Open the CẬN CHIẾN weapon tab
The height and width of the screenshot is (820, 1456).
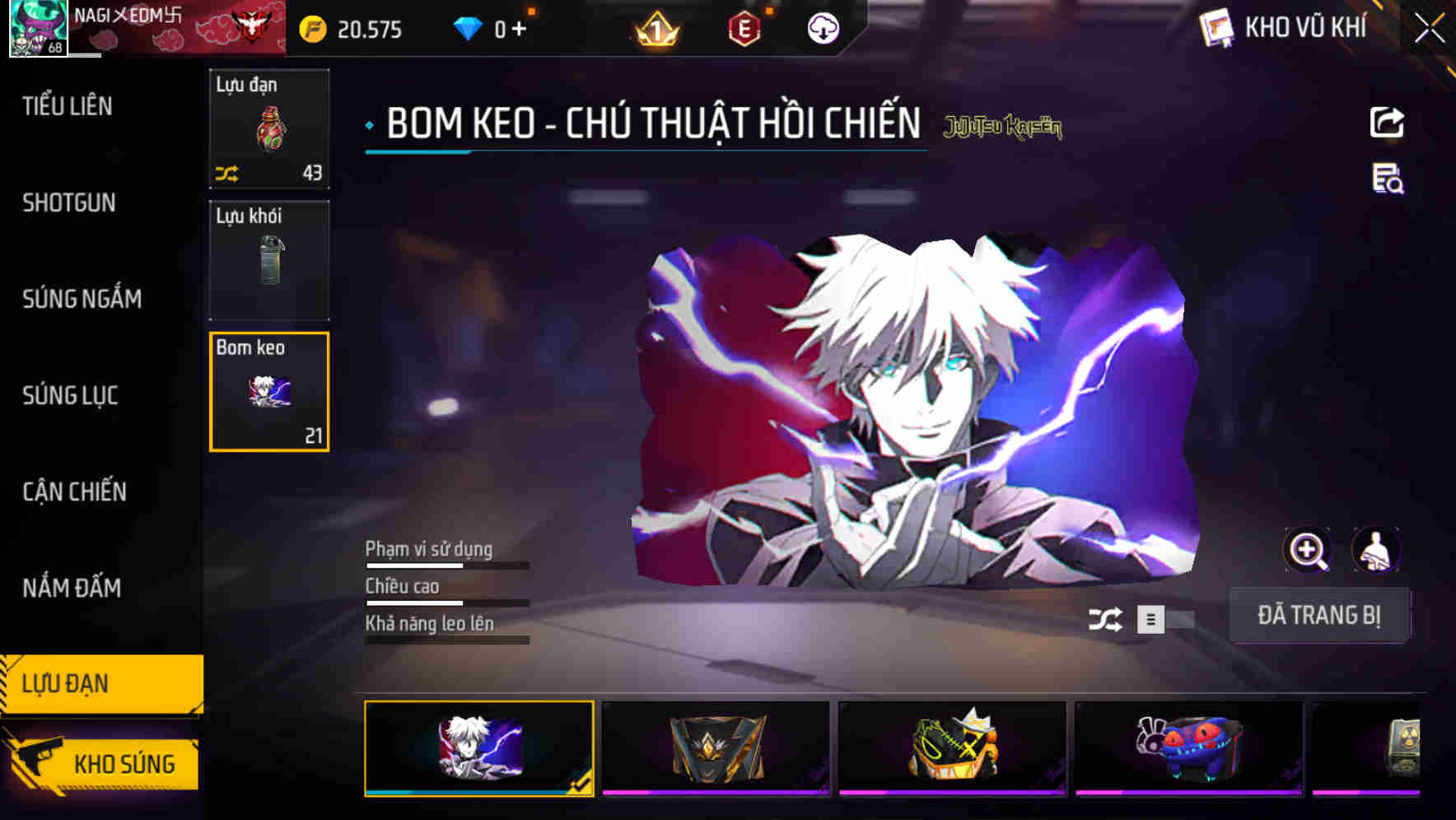tap(74, 492)
